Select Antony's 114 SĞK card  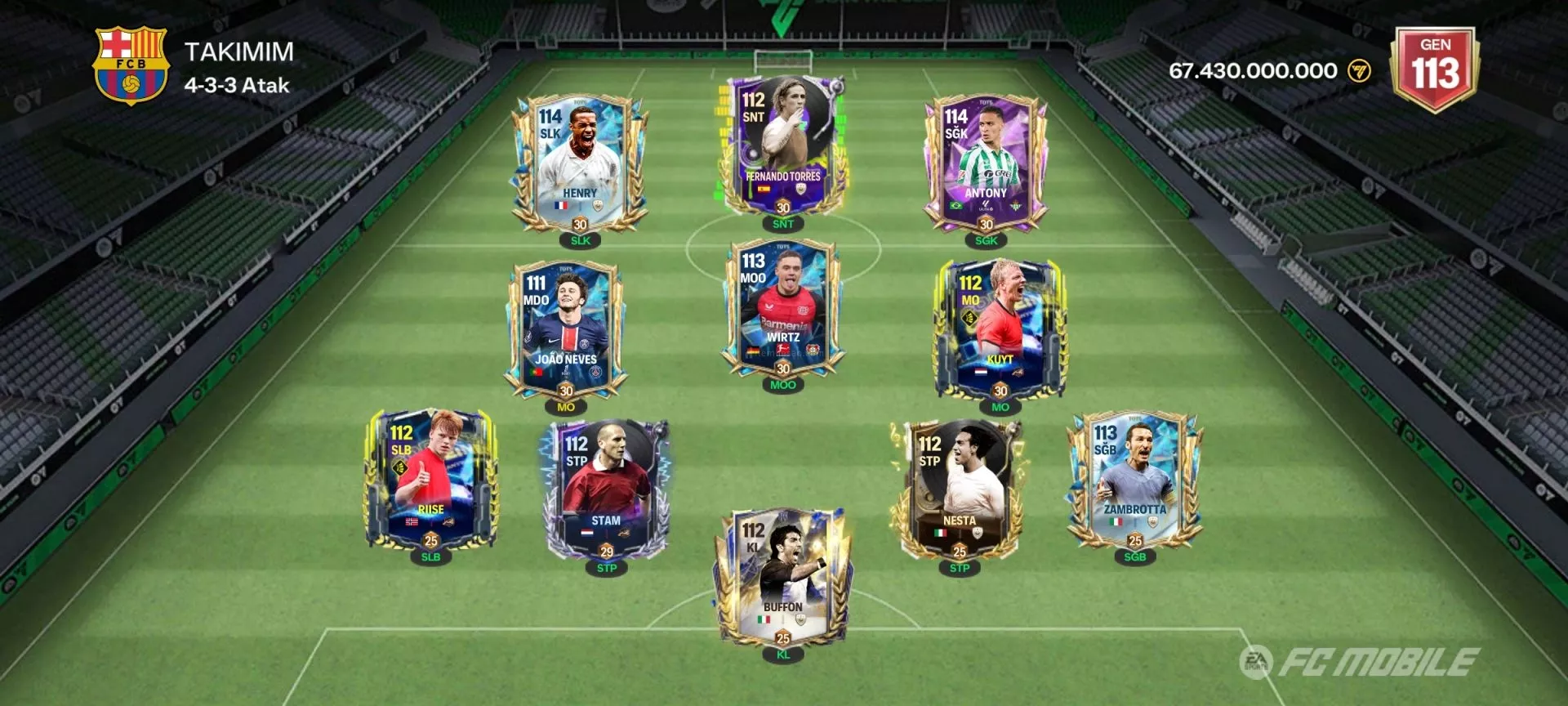tap(986, 163)
